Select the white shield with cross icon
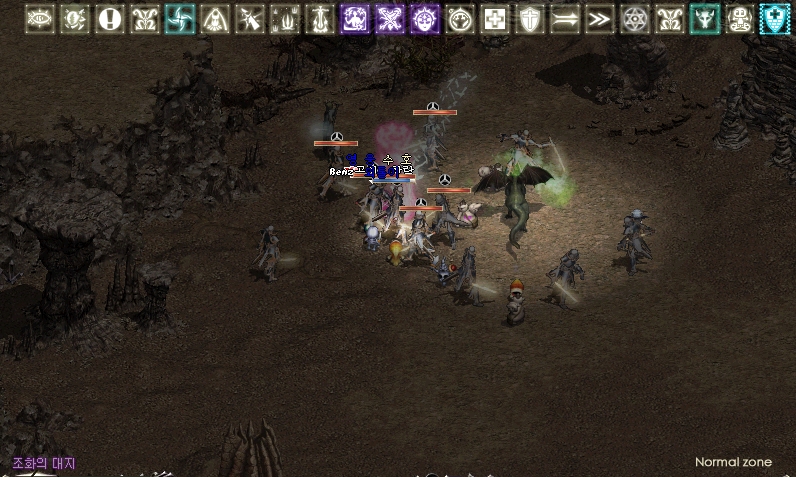796x477 pixels. 530,19
